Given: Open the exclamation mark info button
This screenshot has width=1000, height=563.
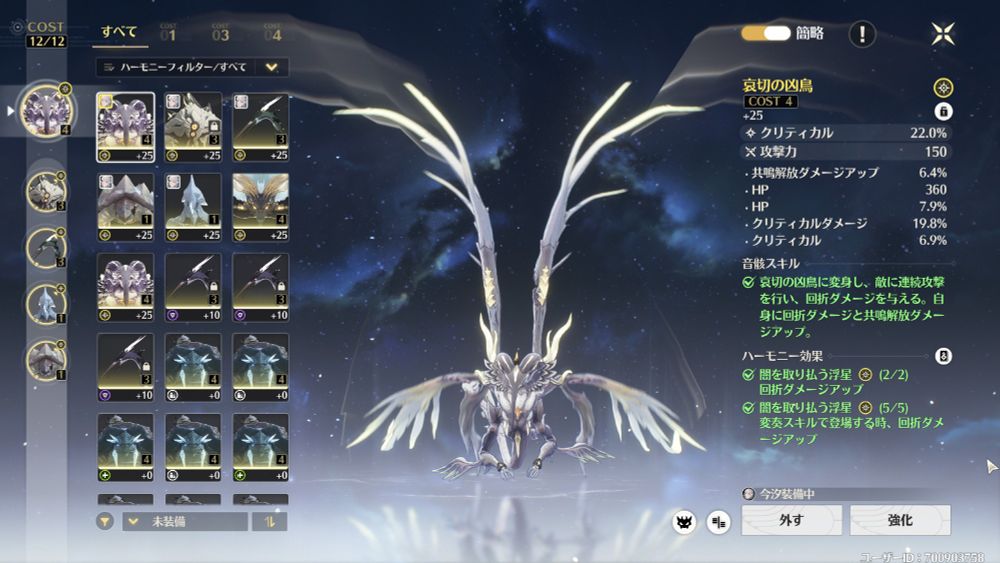Looking at the screenshot, I should point(862,34).
